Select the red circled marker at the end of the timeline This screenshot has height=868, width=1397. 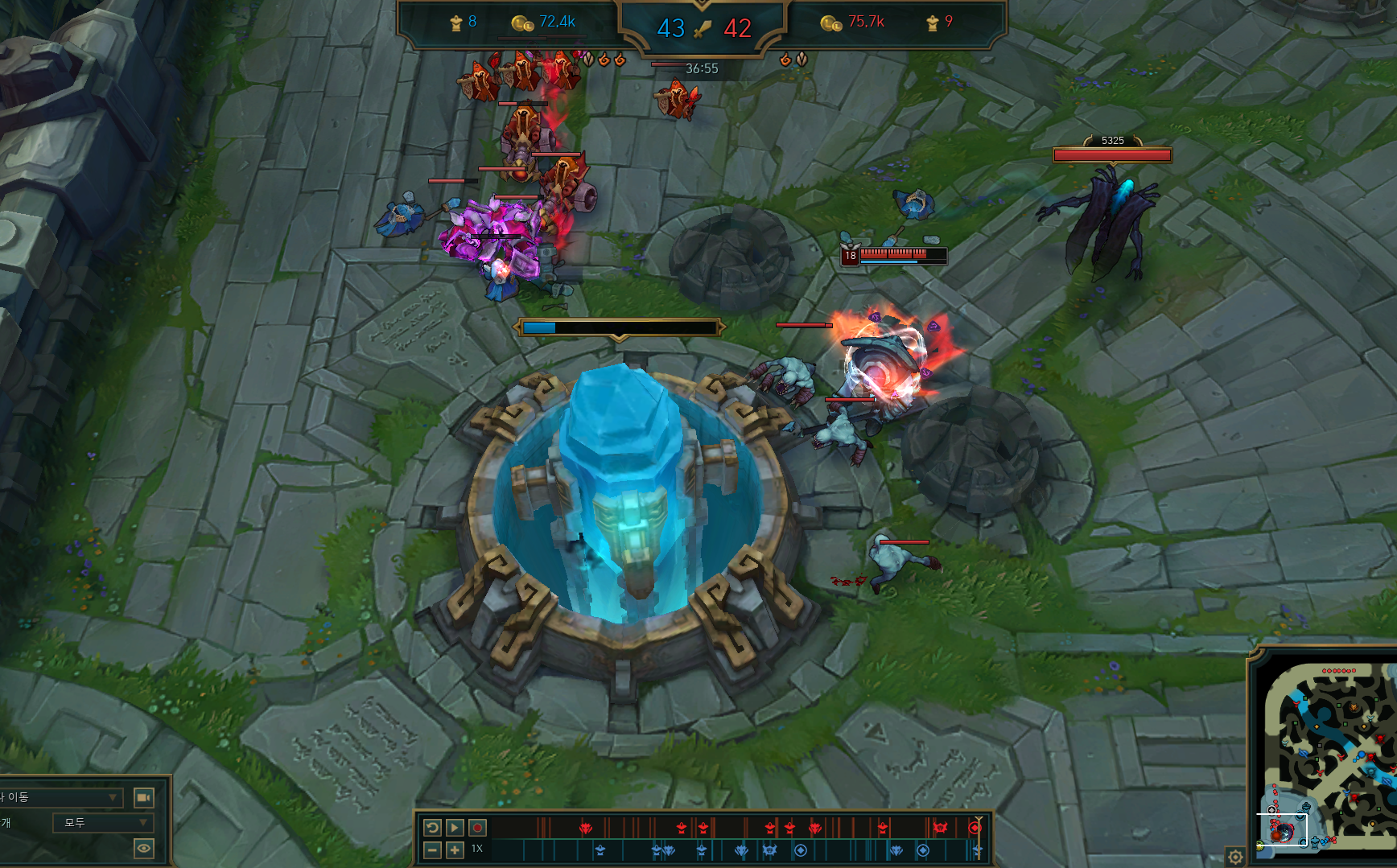[975, 827]
